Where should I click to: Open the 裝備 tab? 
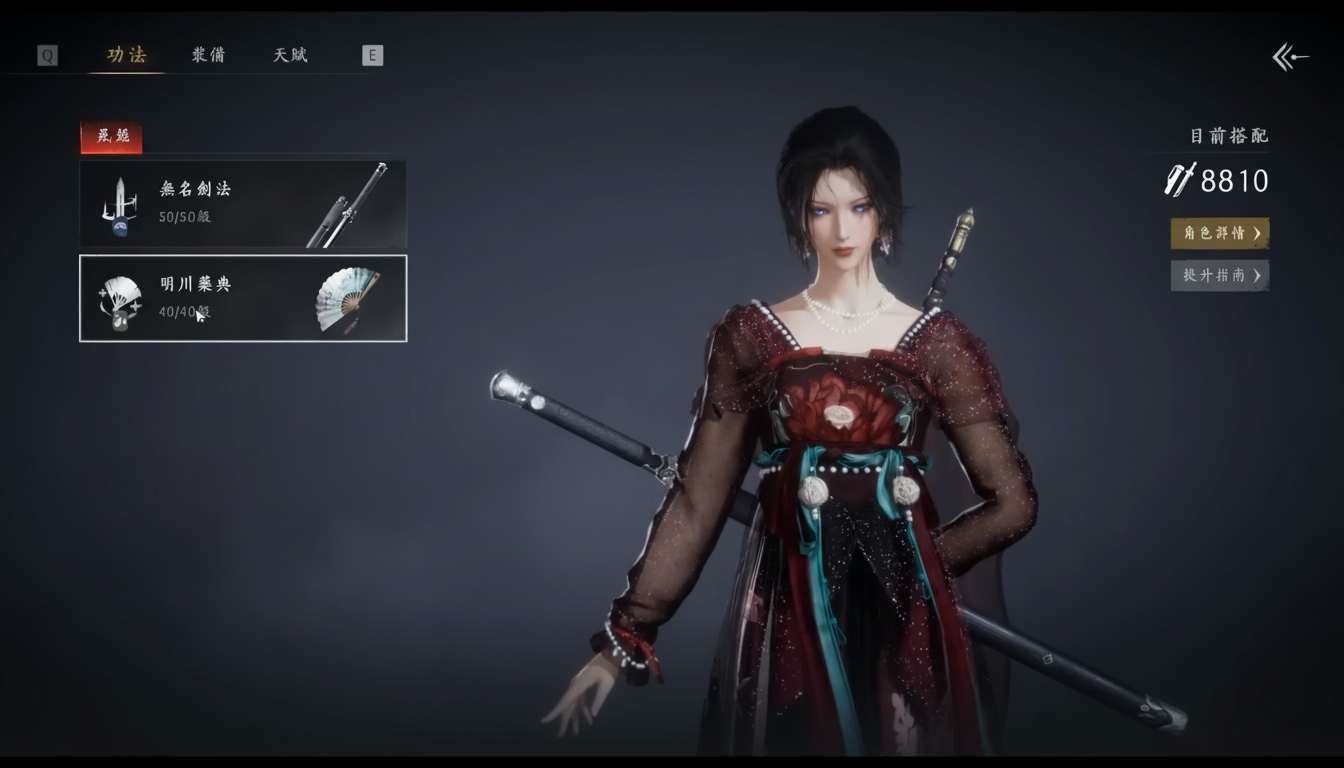click(x=208, y=55)
